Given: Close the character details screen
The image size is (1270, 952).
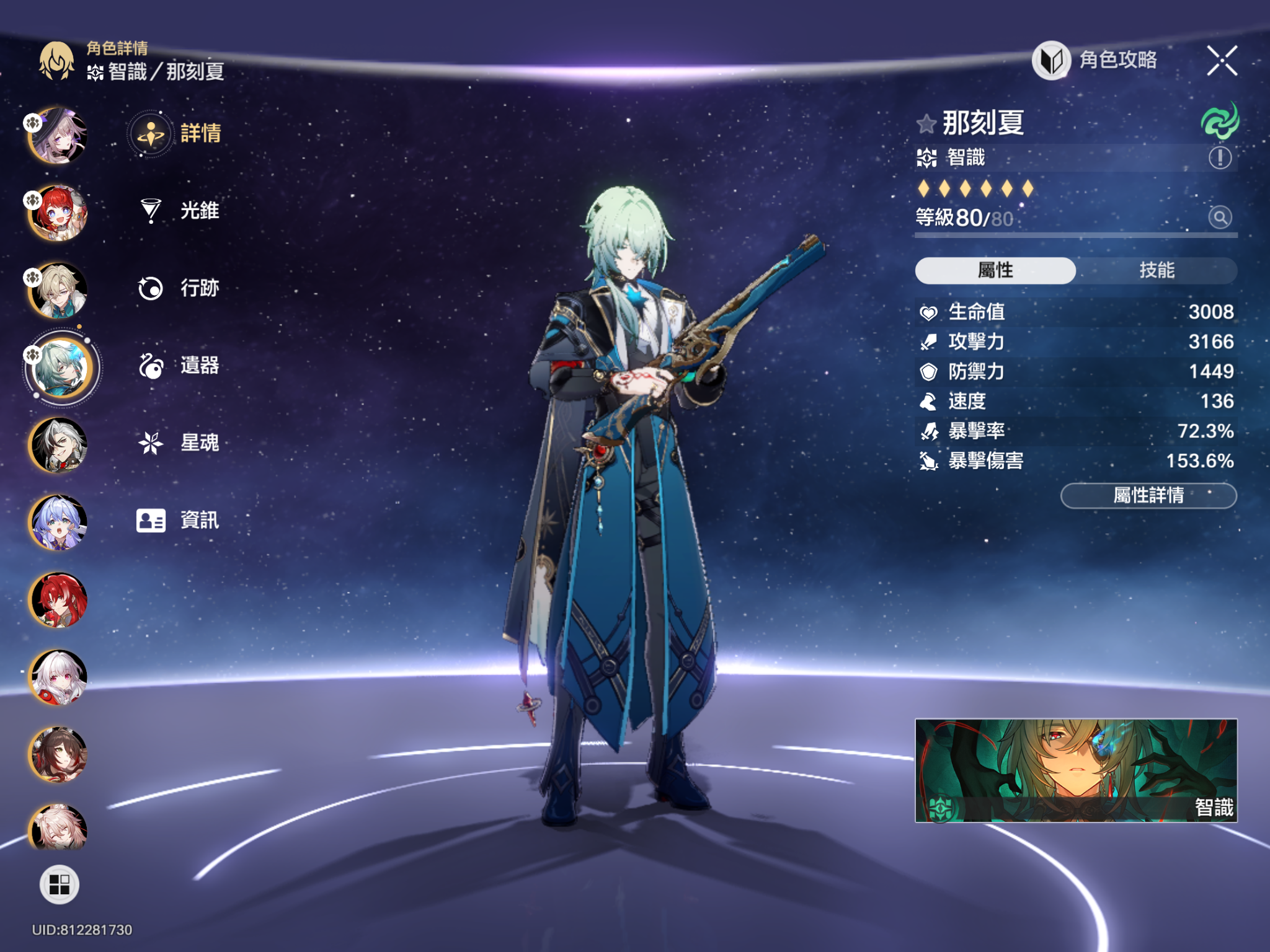Looking at the screenshot, I should click(x=1222, y=61).
